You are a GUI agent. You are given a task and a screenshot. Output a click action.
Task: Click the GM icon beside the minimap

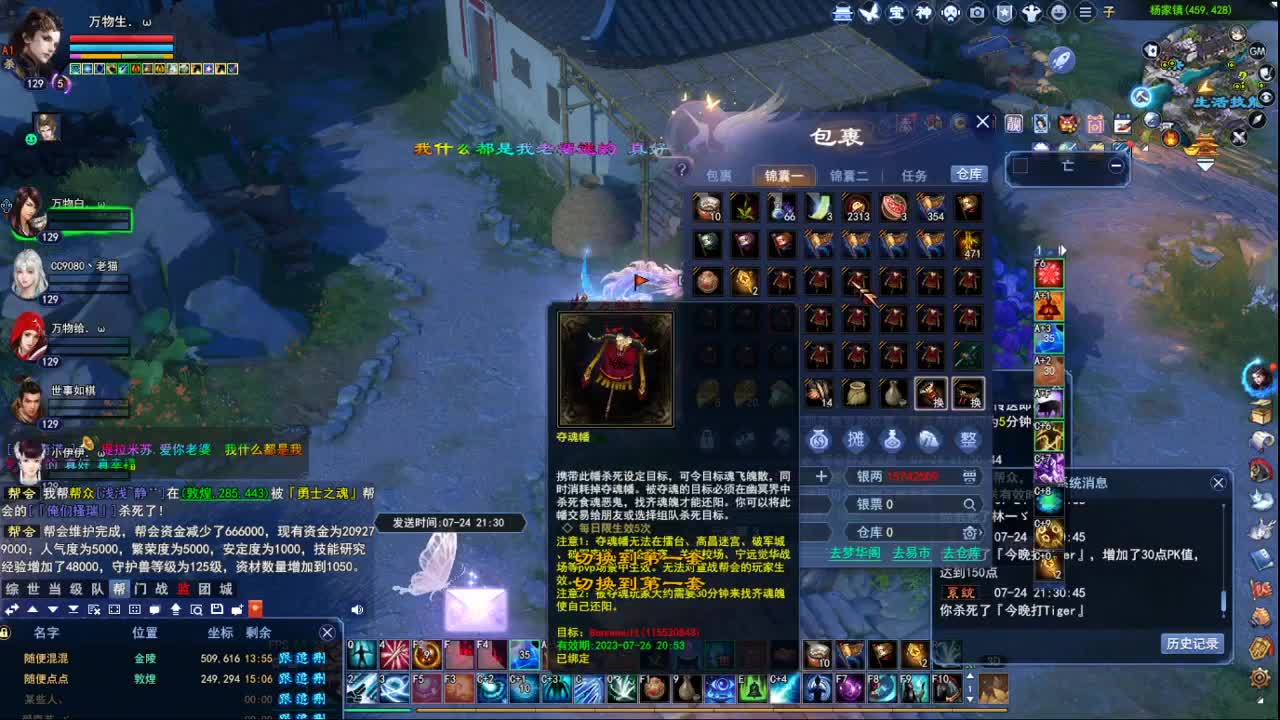click(1258, 51)
